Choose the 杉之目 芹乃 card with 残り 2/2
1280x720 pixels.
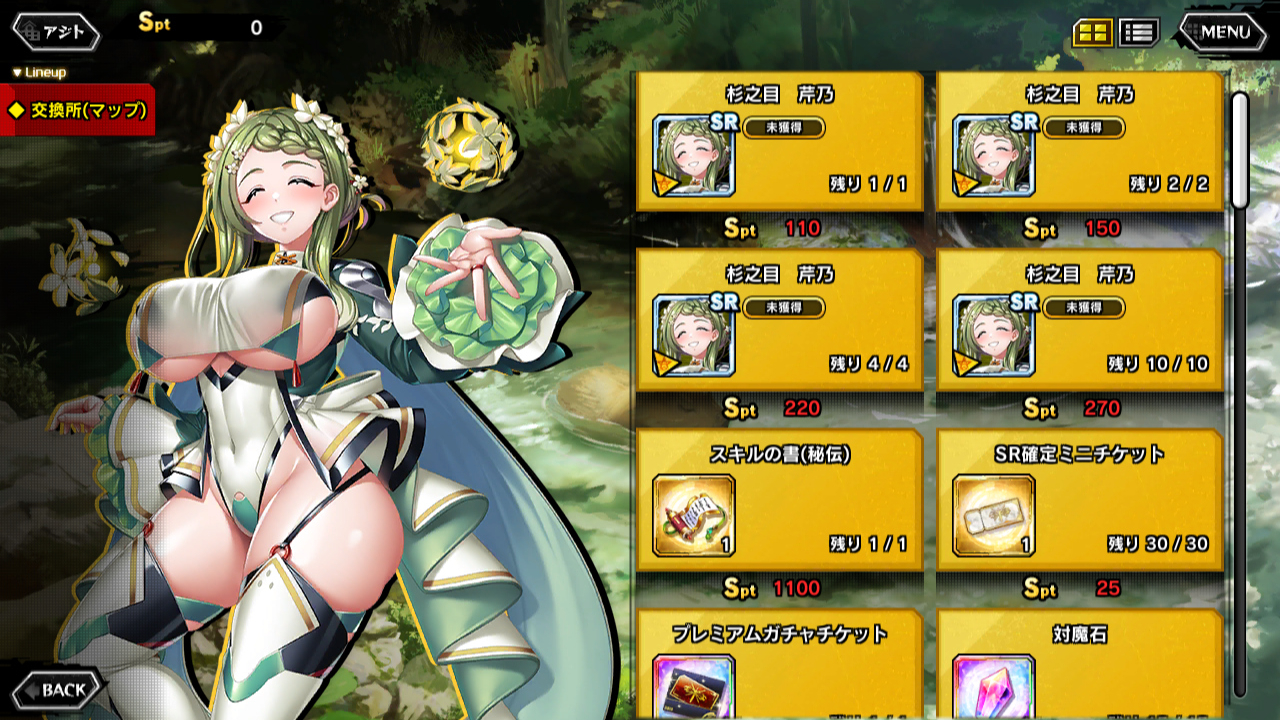pyautogui.click(x=1079, y=141)
